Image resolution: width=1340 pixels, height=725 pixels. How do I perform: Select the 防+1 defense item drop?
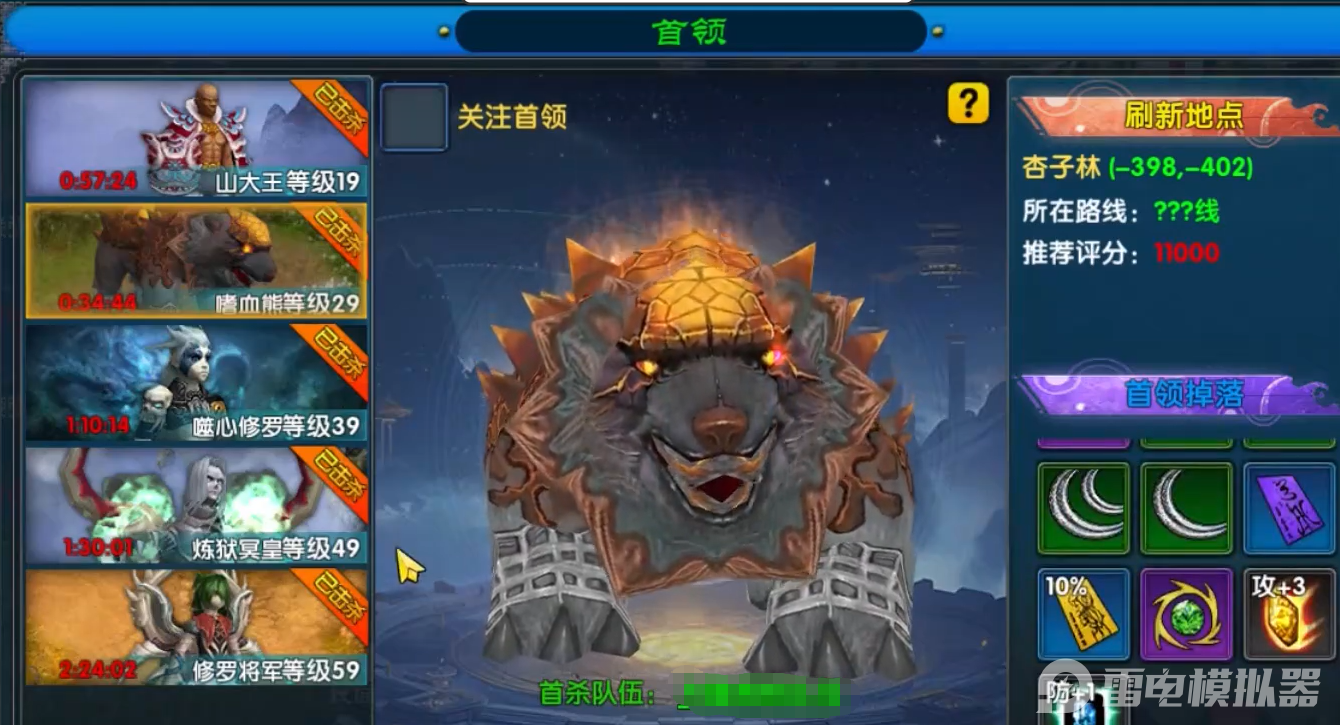click(1082, 700)
